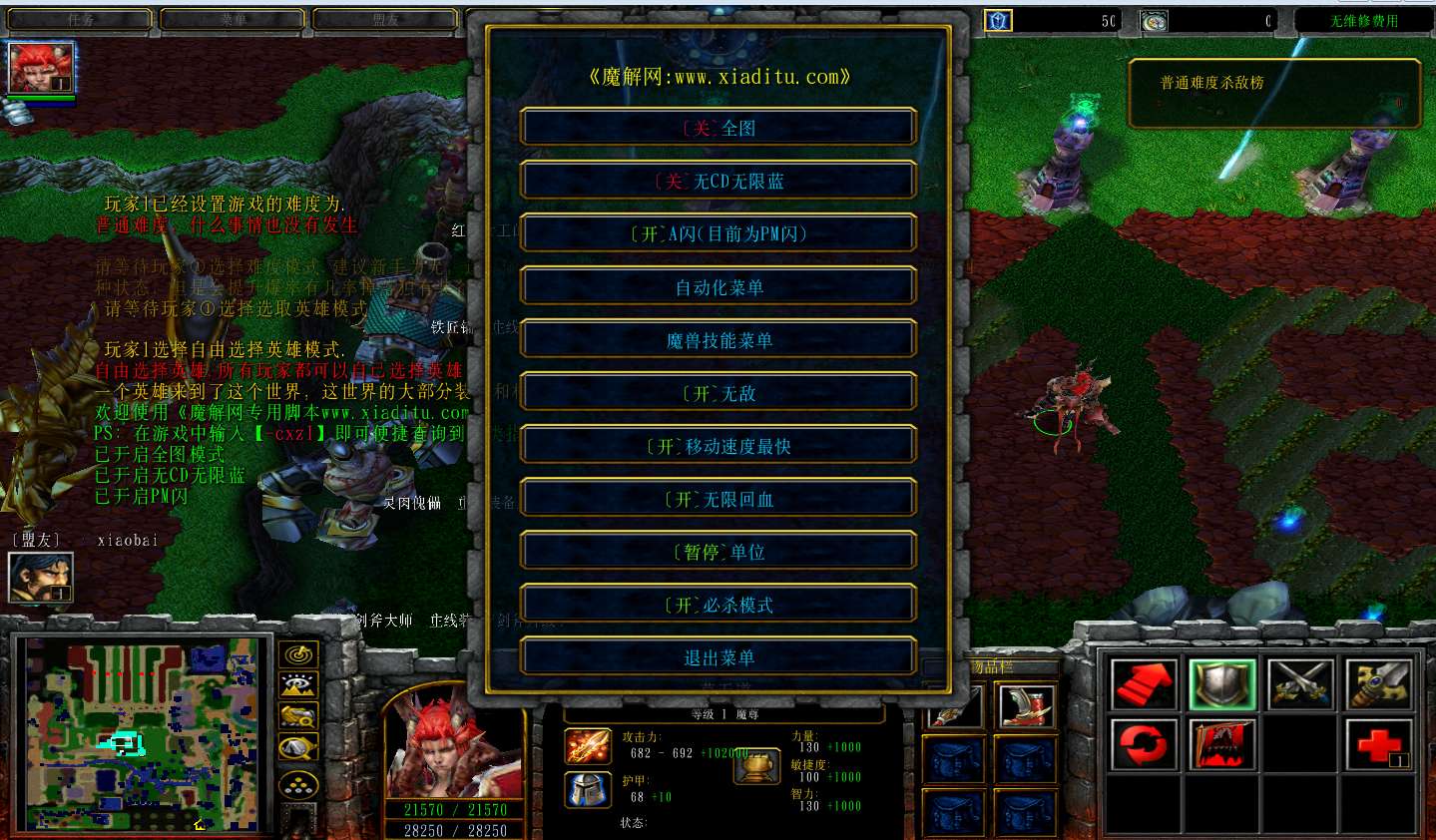Viewport: 1436px width, 840px height.
Task: Toggle minimap terrain display eye button
Action: pos(298,684)
